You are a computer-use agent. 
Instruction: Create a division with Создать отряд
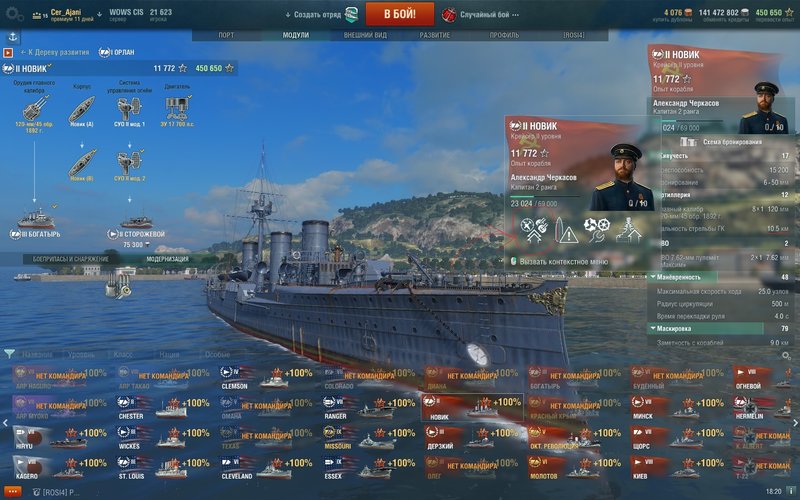click(322, 15)
